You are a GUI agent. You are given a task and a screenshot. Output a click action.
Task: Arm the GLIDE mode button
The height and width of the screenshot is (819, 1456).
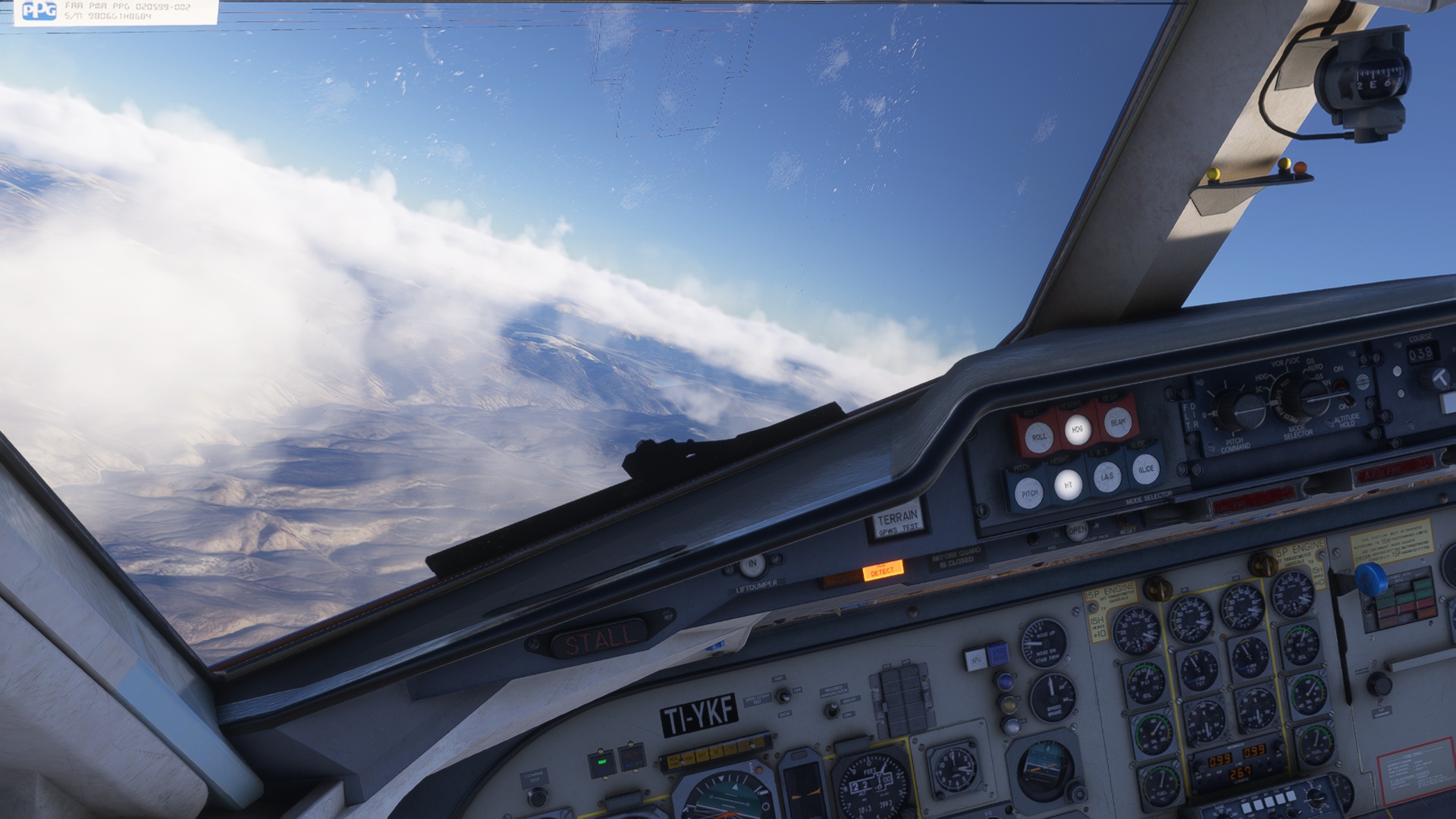1146,469
